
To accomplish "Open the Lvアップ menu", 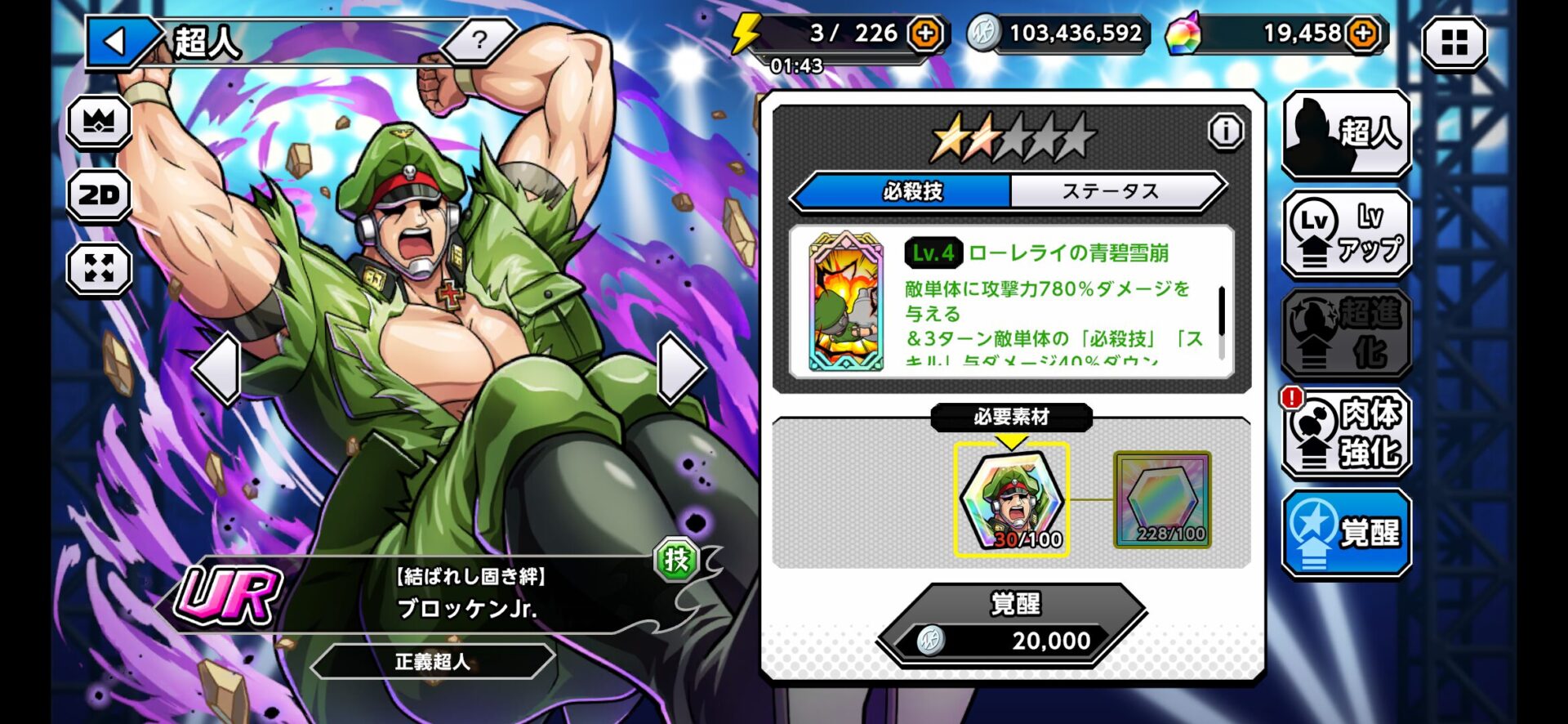I will [x=1346, y=234].
